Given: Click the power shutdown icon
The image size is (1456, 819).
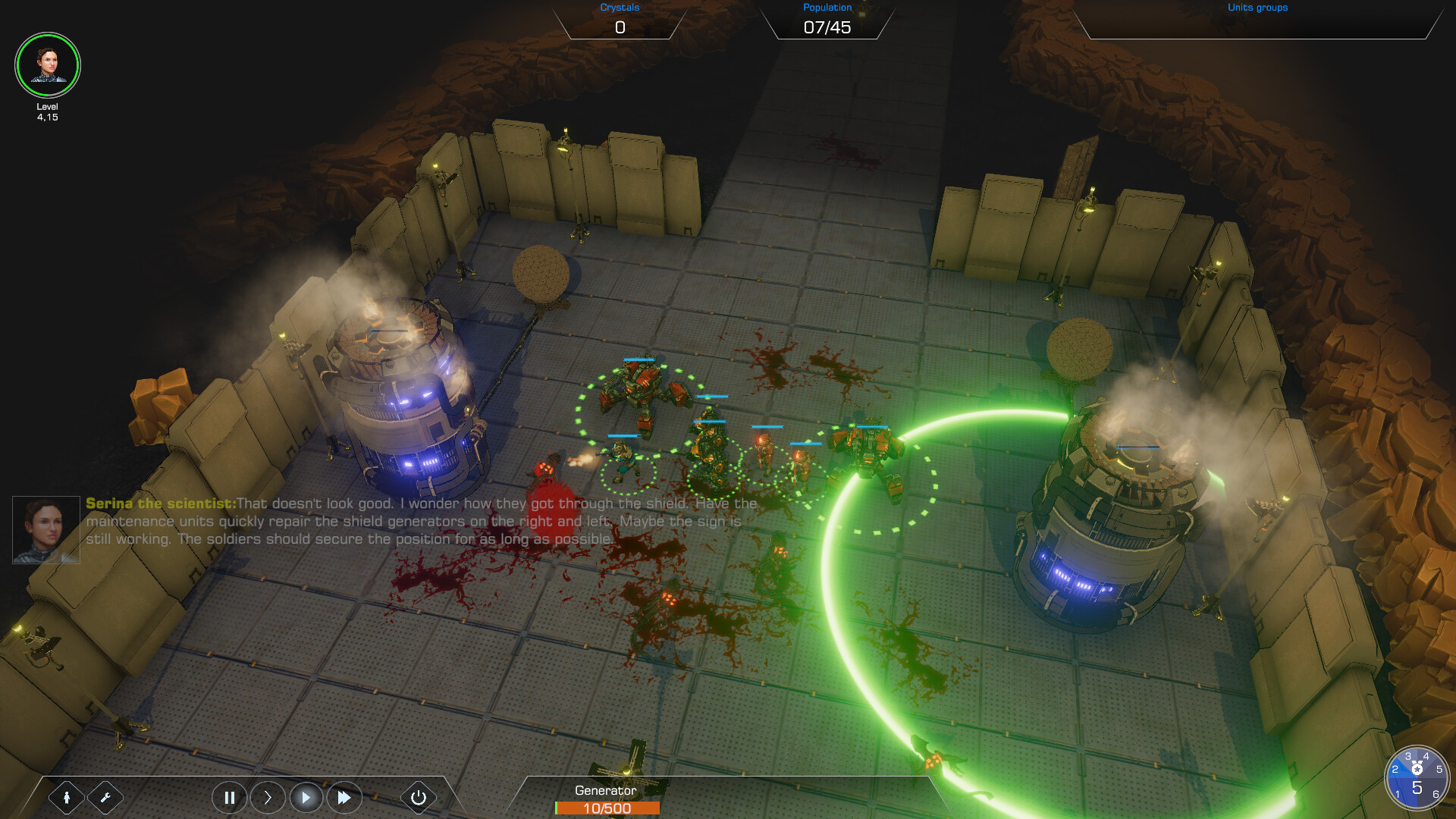Looking at the screenshot, I should click(418, 797).
